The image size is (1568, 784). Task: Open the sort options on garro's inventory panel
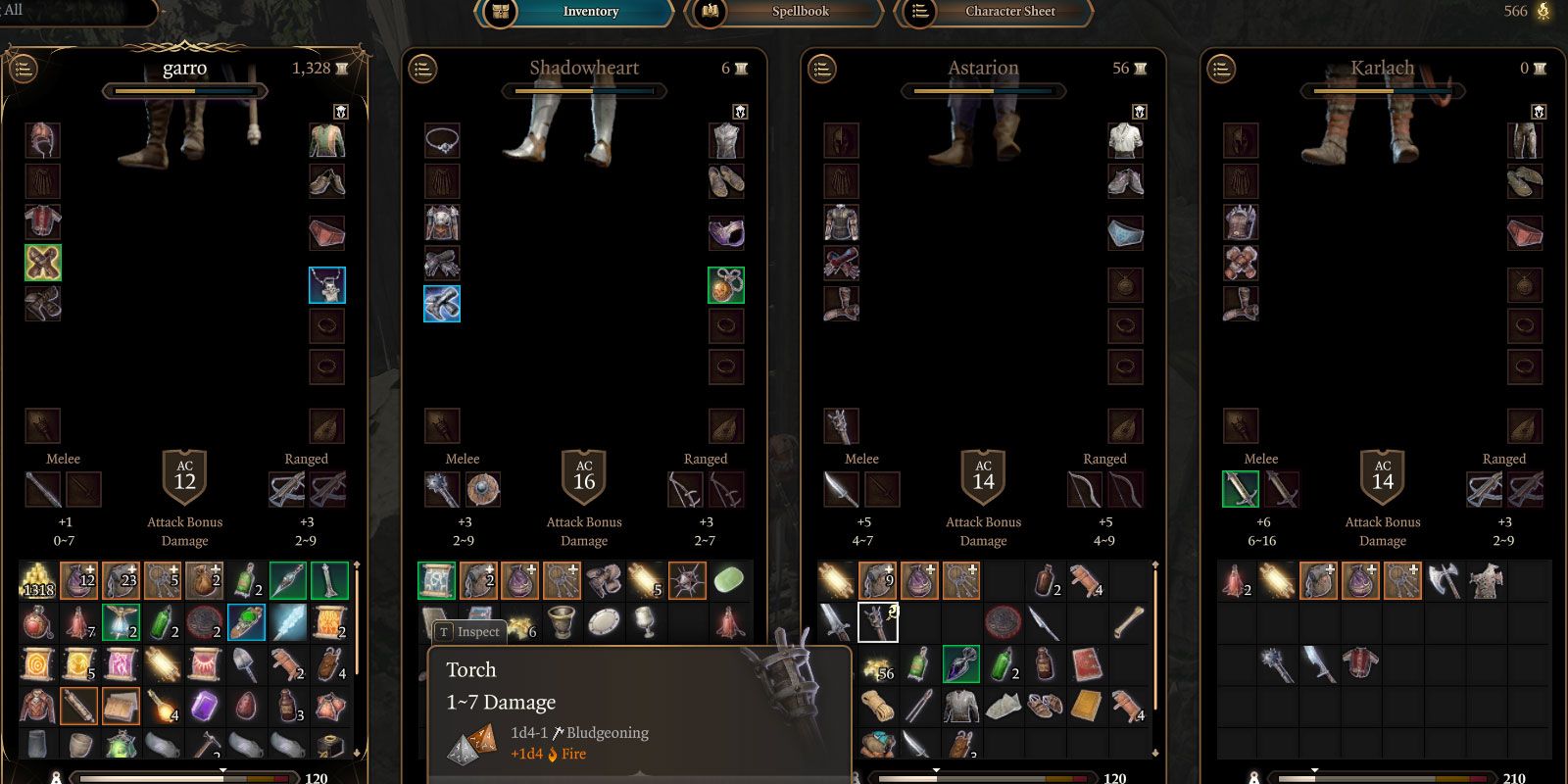point(25,69)
